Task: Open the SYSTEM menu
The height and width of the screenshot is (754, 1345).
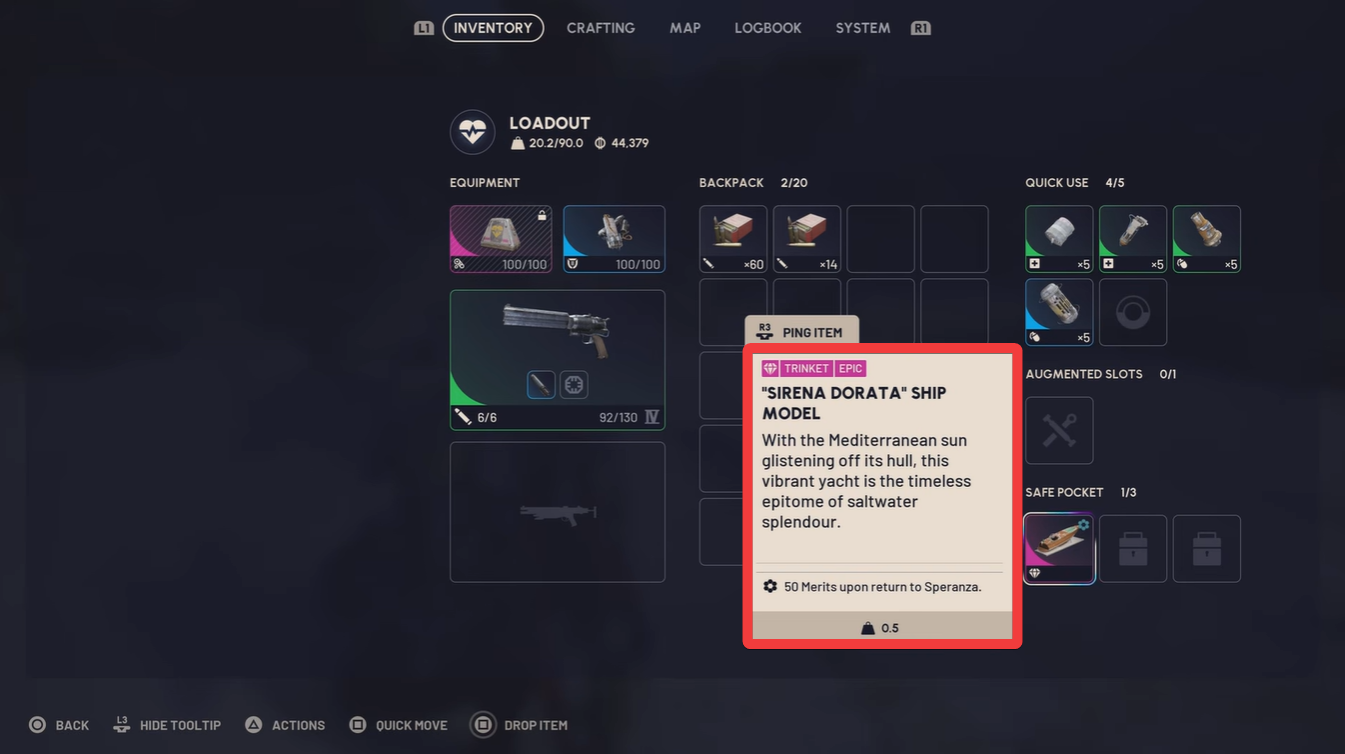Action: click(861, 28)
